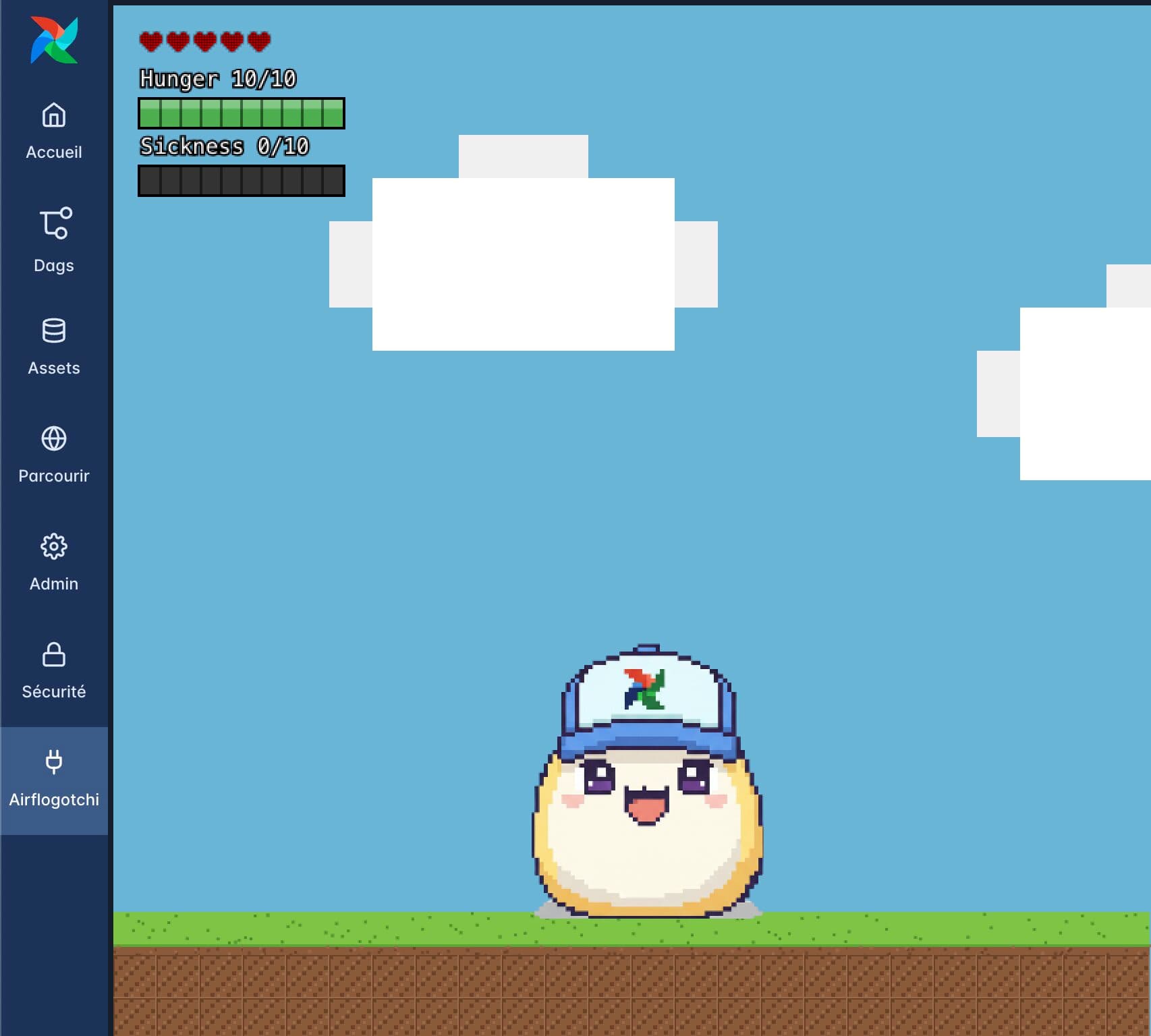Expand the Parcourir navigation entry
Viewport: 1151px width, 1036px height.
tap(53, 476)
